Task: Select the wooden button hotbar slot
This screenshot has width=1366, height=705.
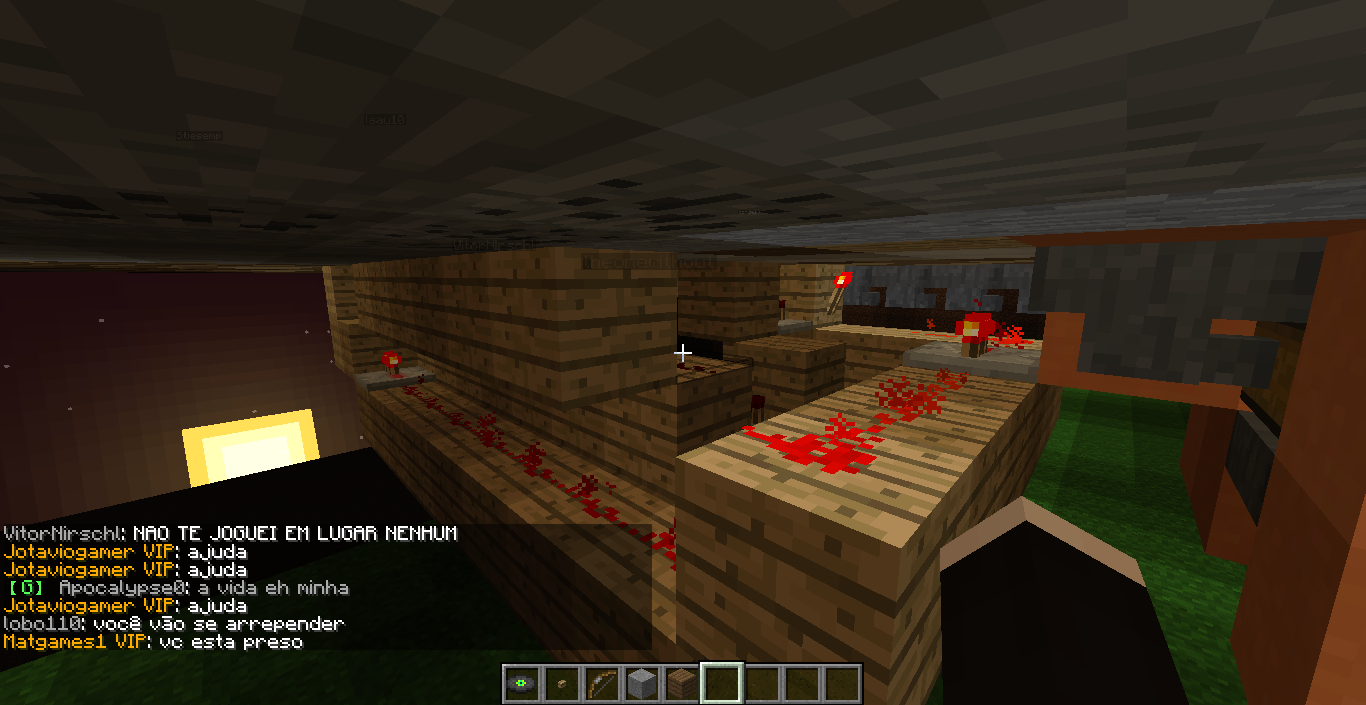Action: [x=561, y=684]
